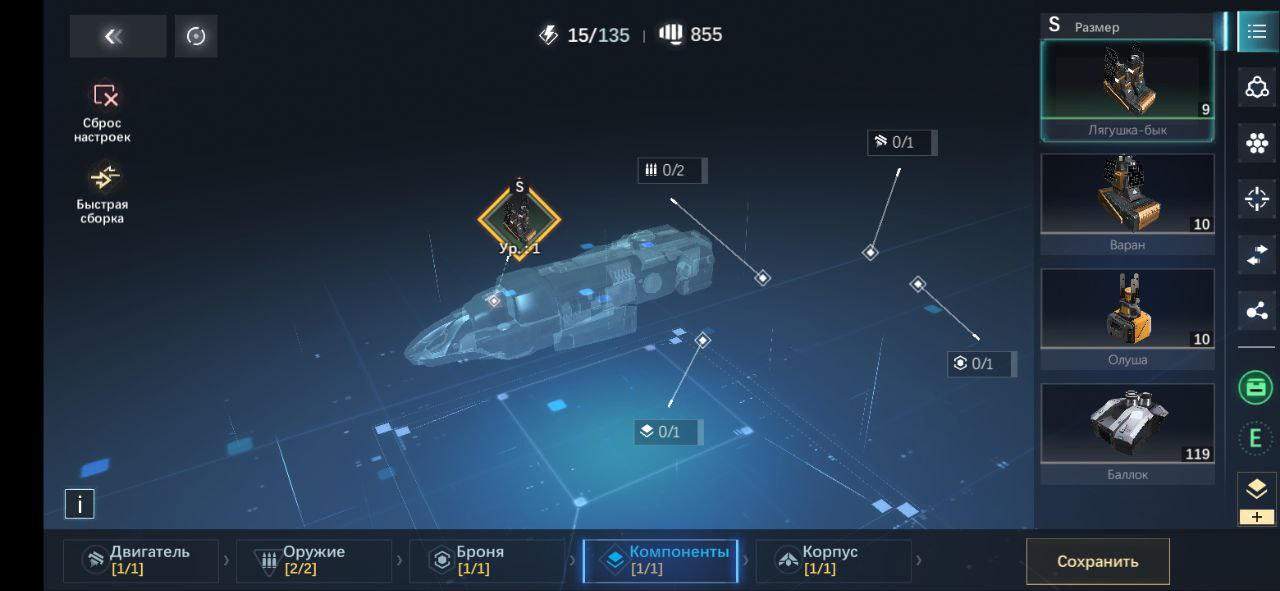This screenshot has width=1280, height=591.
Task: Save the build with Сохранить
Action: (x=1097, y=561)
